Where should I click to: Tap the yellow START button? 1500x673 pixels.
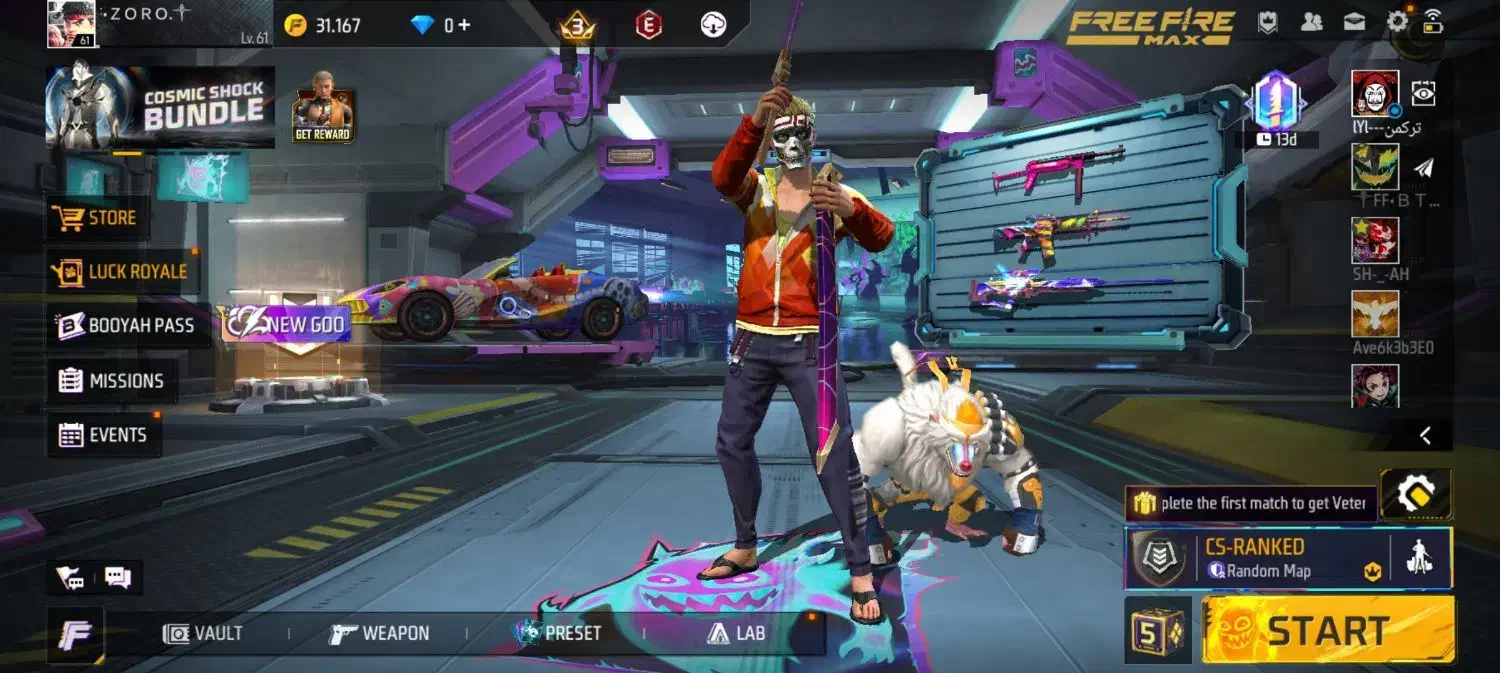1327,631
